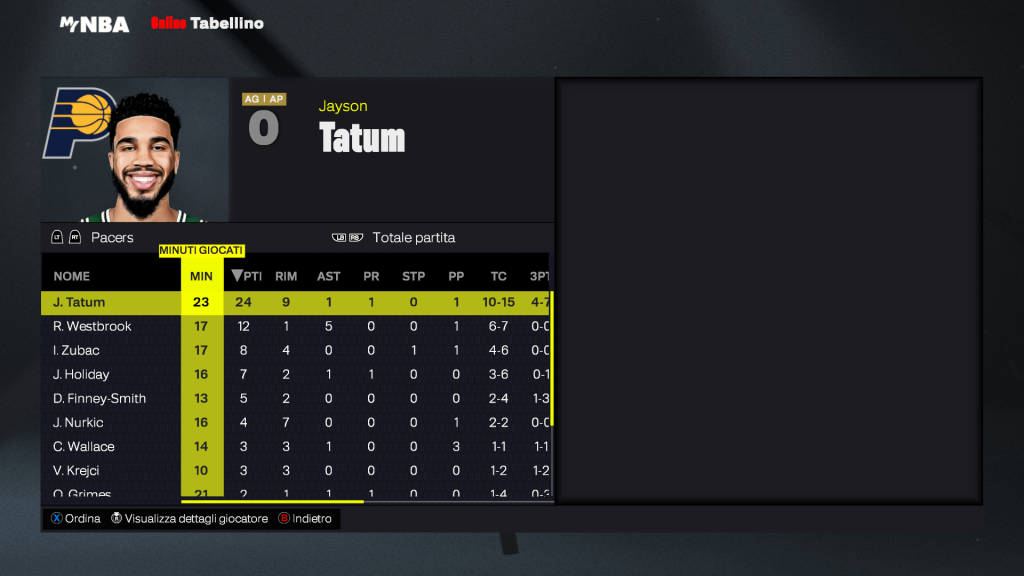Sort by the AST assists column

point(328,276)
